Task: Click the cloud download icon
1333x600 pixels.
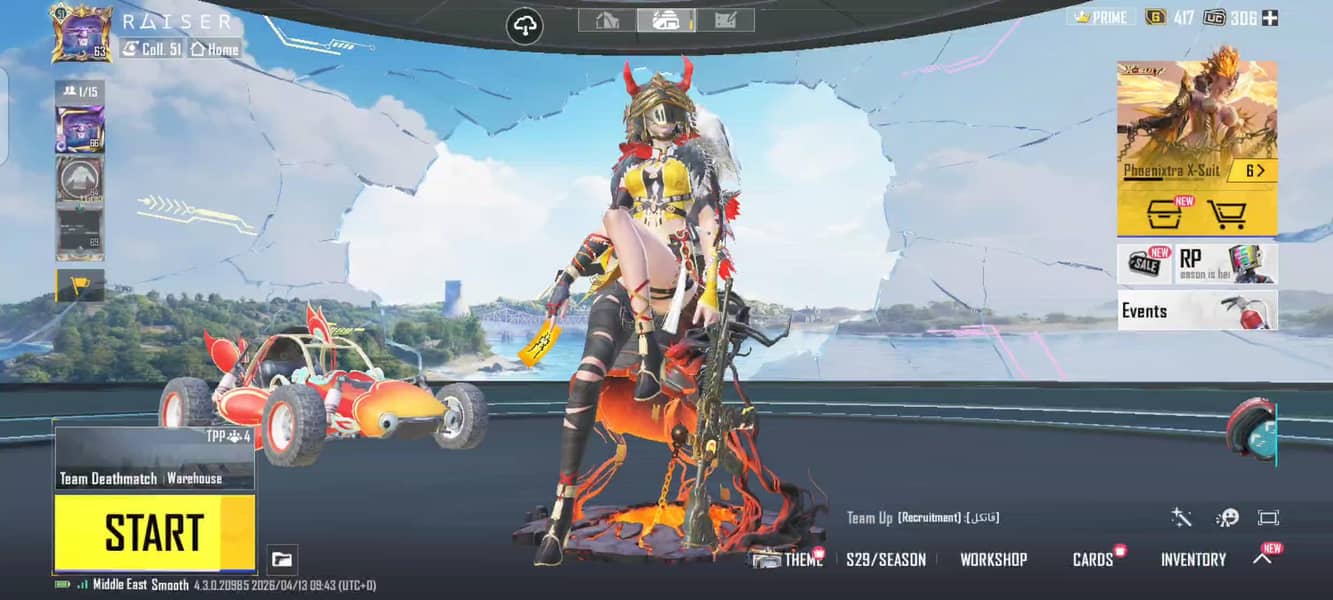Action: 525,25
